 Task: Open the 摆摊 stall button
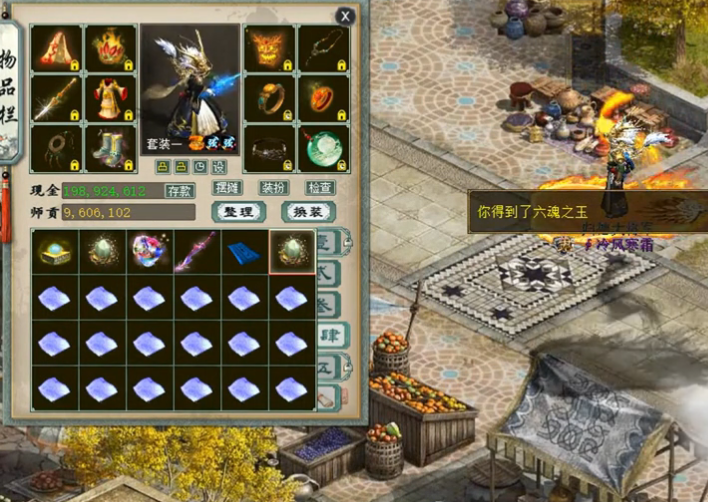click(x=228, y=188)
